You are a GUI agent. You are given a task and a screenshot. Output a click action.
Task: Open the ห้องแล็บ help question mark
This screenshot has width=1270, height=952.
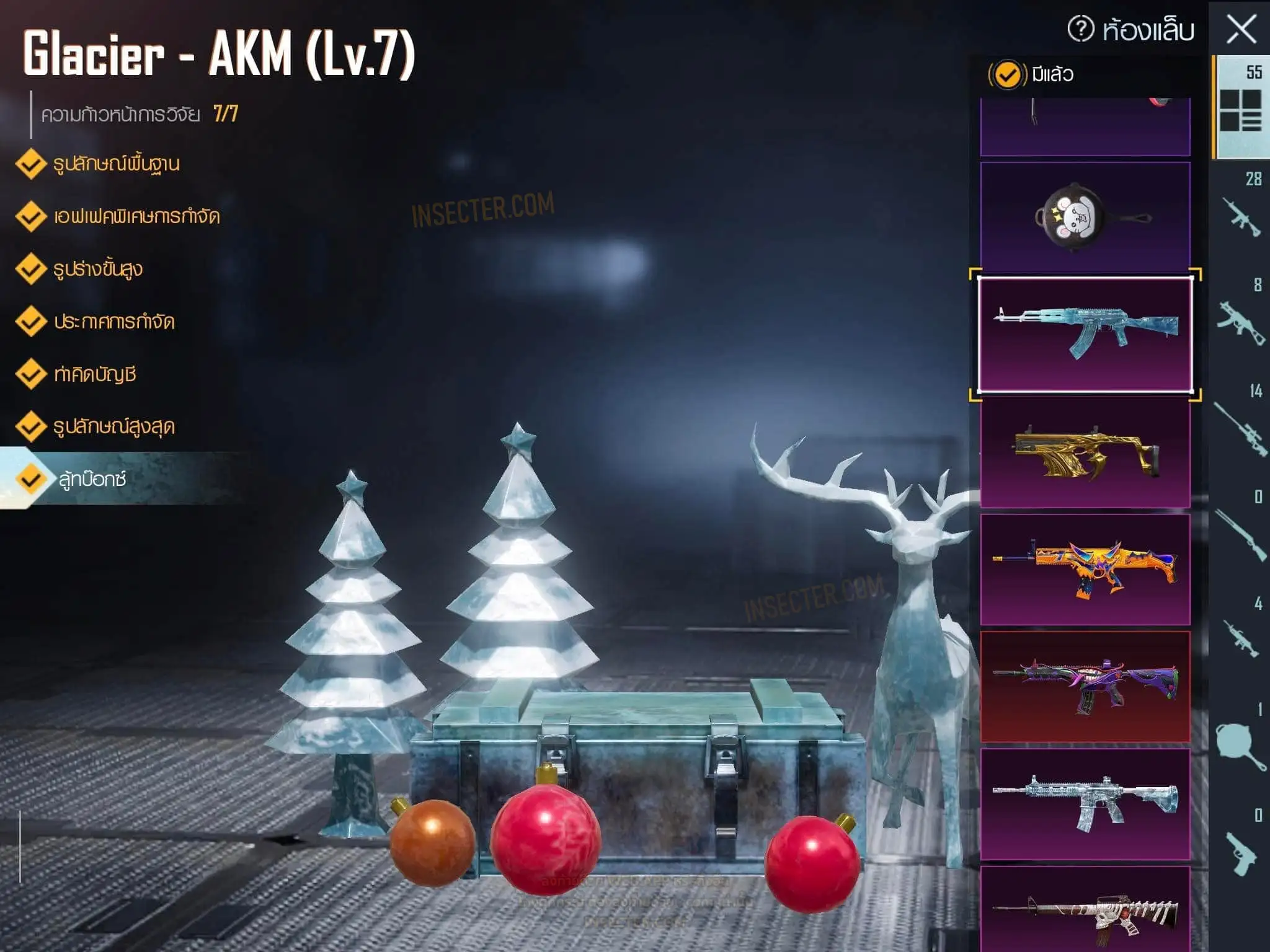(x=1081, y=29)
